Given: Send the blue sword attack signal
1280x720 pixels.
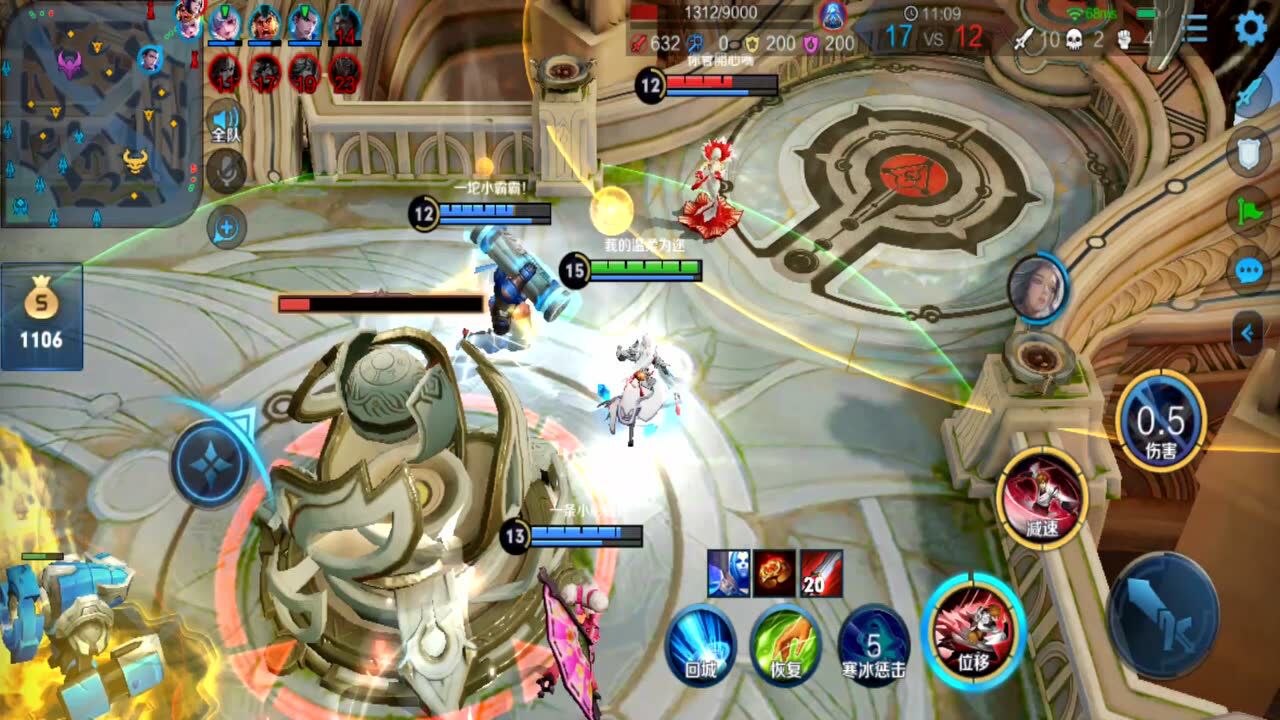Looking at the screenshot, I should tap(1252, 95).
